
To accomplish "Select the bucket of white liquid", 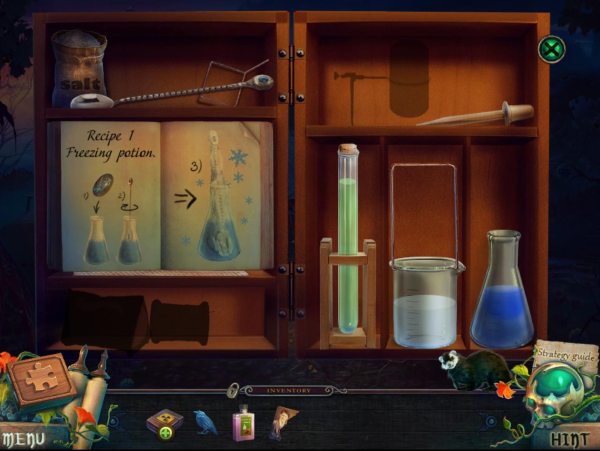I will (x=427, y=300).
